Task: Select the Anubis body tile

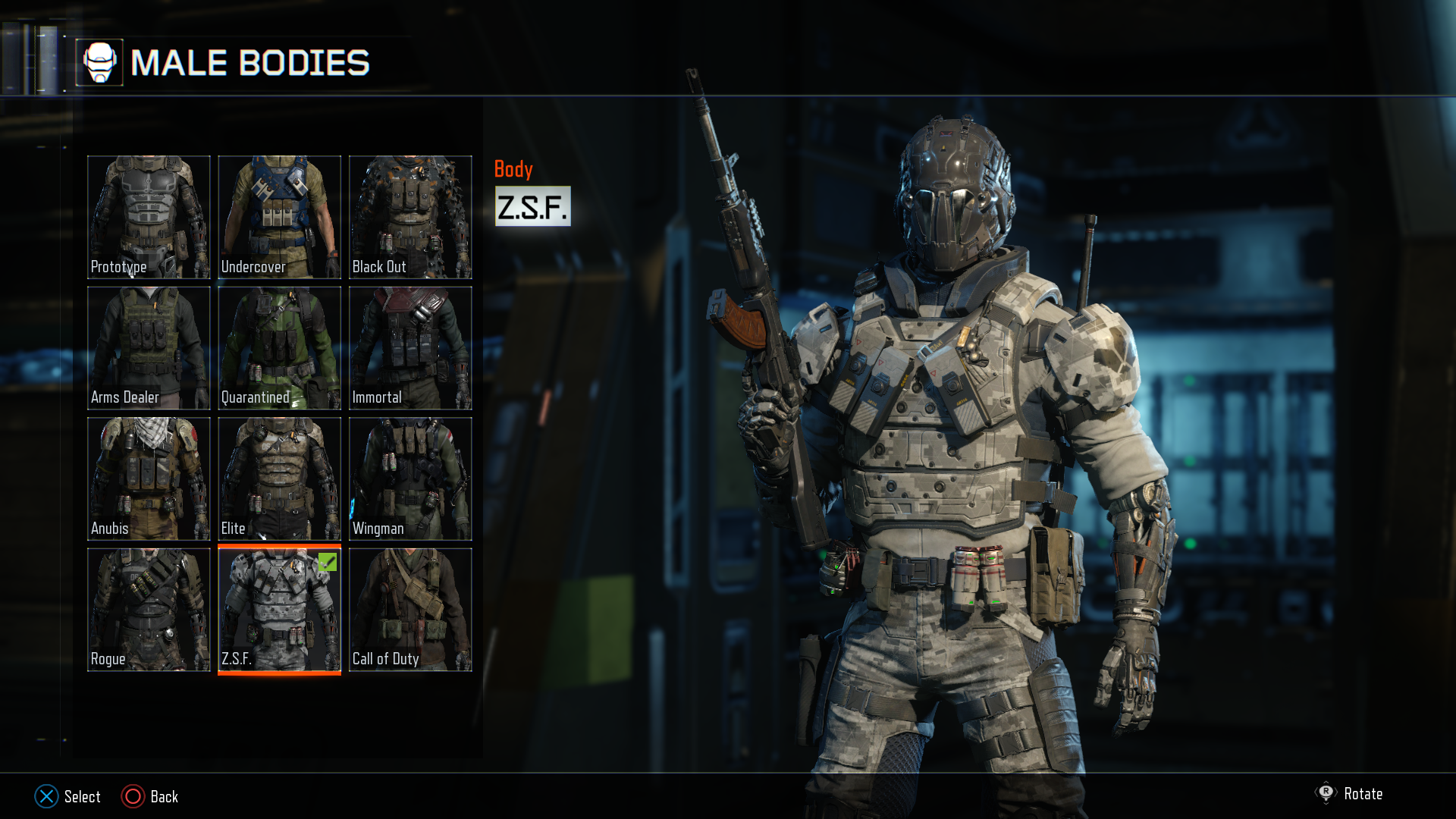Action: (149, 479)
